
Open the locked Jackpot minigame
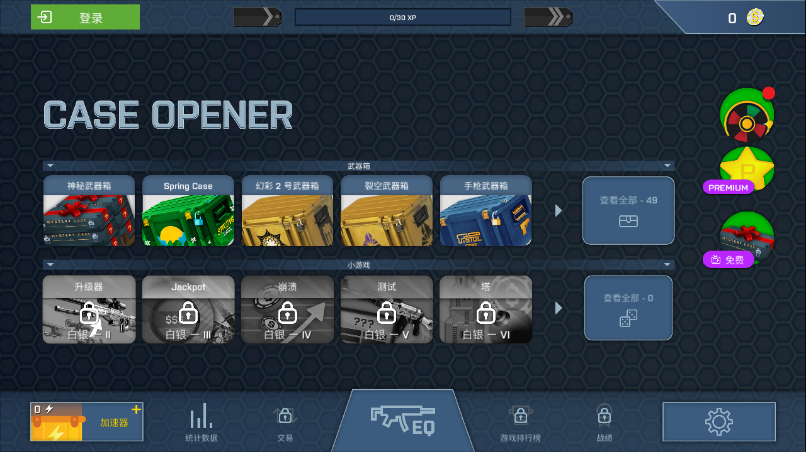click(188, 309)
